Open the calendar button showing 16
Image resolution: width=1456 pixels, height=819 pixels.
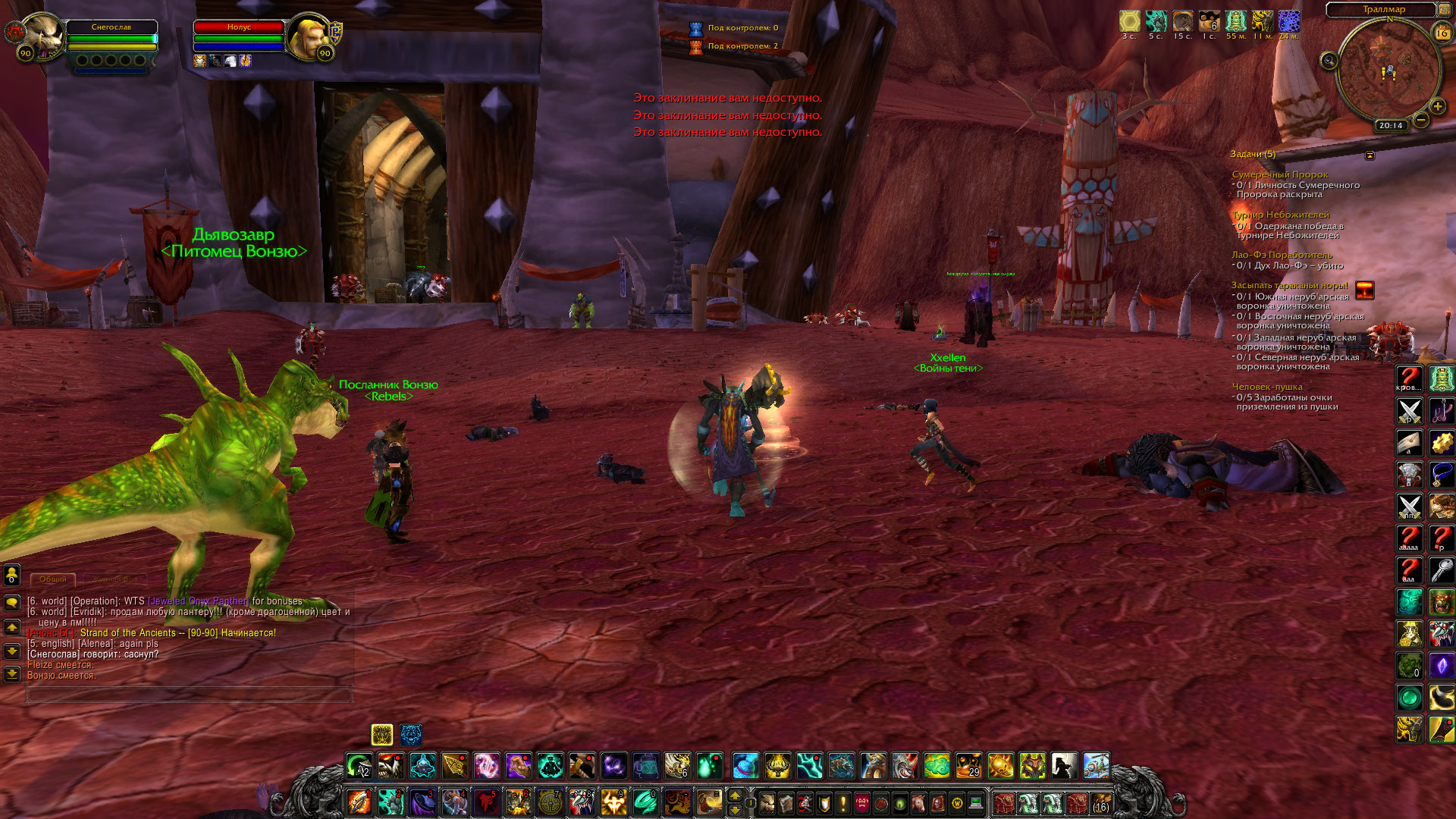point(1442,33)
